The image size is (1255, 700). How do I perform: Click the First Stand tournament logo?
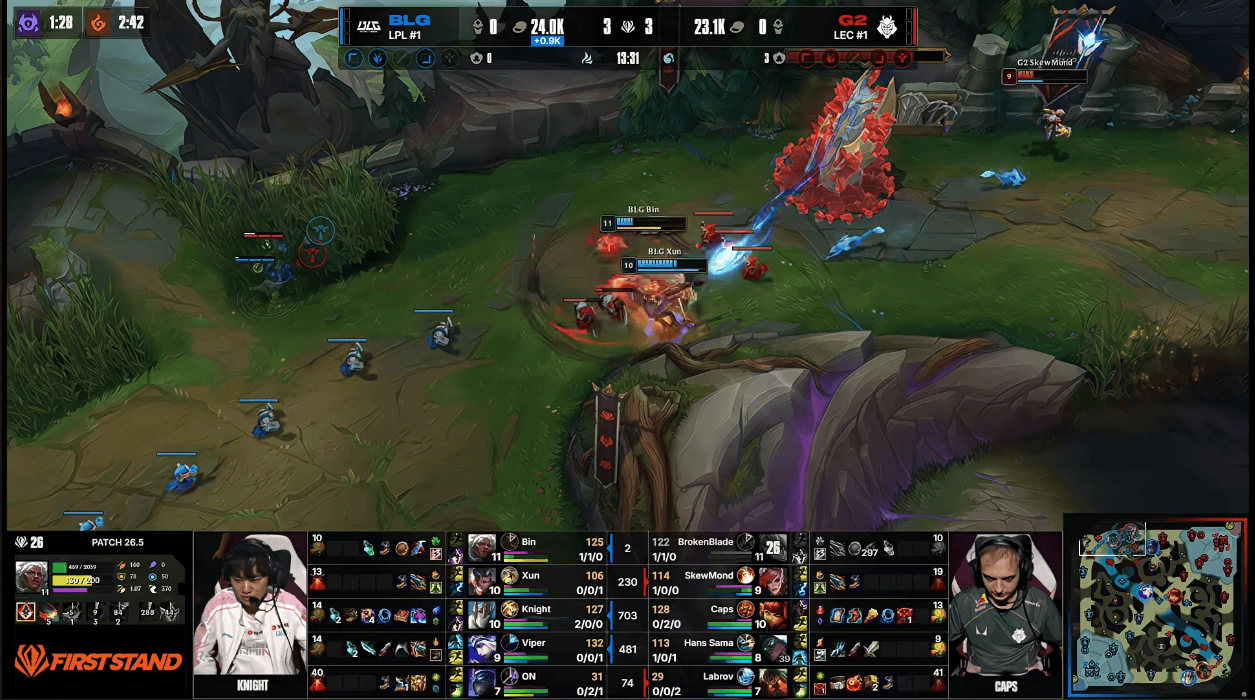[x=98, y=660]
